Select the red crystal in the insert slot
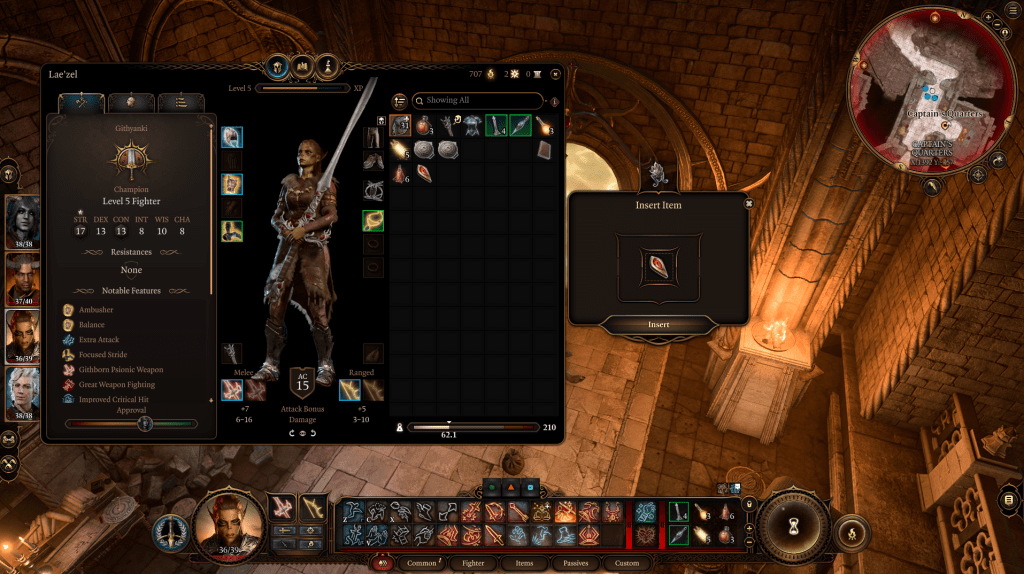Screen dimensions: 1024x574 point(659,268)
